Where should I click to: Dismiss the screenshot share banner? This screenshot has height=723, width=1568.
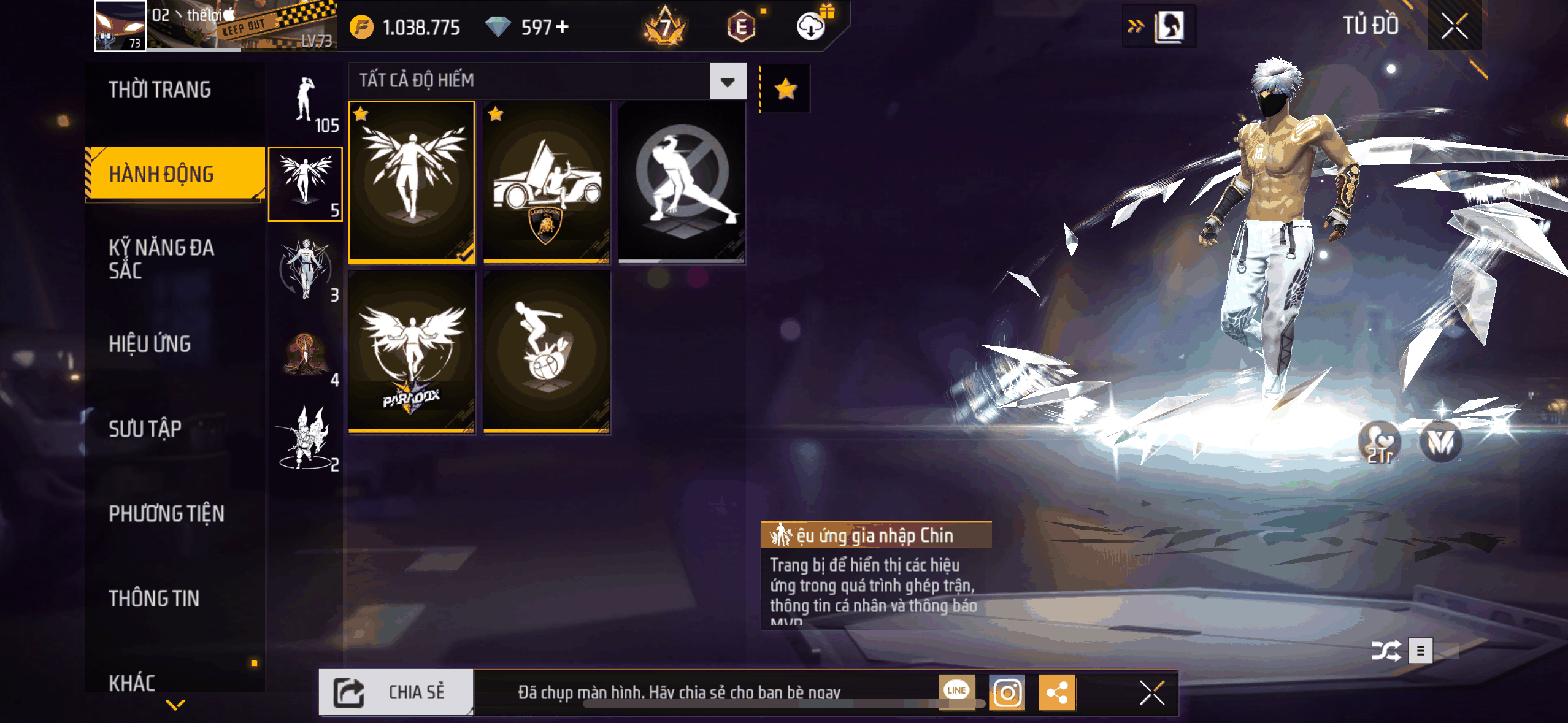(x=1151, y=693)
